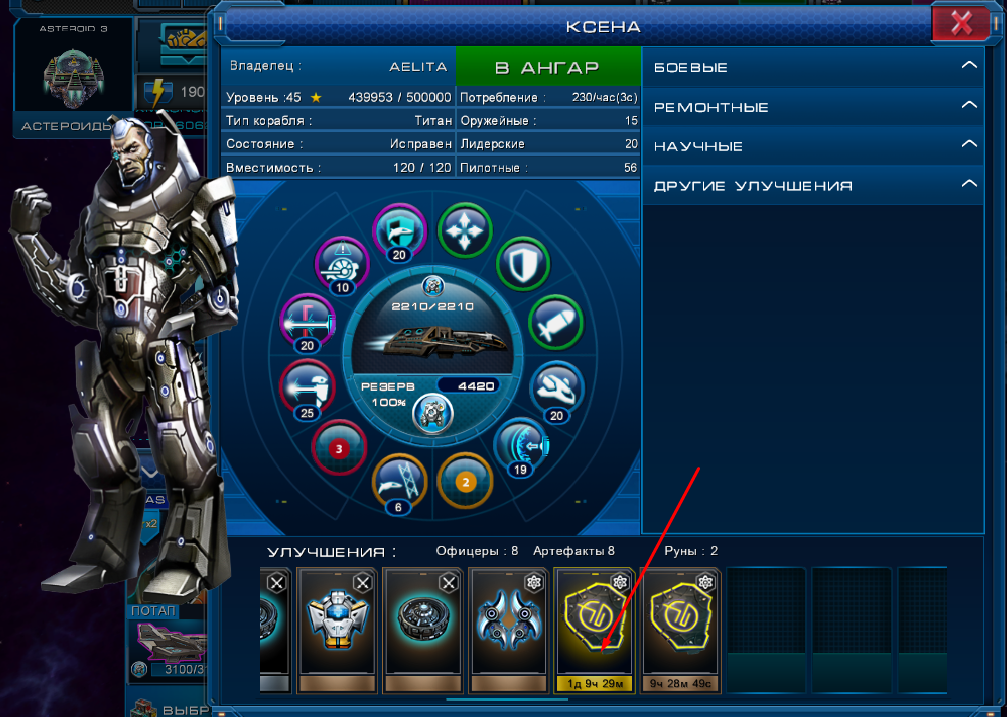The width and height of the screenshot is (1007, 717).
Task: Send the ship to hangar with В АНГАР
Action: tap(547, 67)
